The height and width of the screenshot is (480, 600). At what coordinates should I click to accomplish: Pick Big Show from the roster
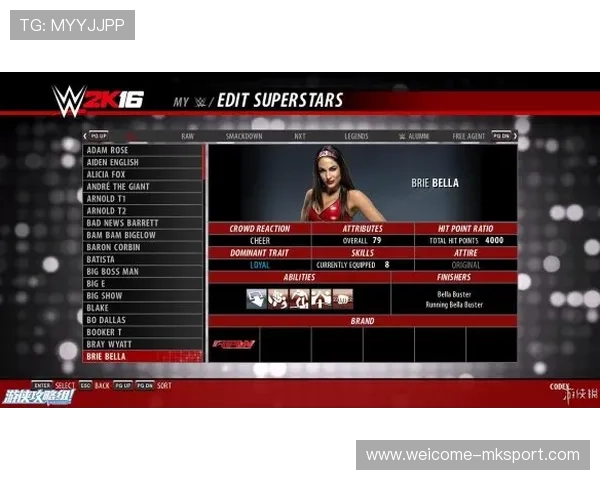[143, 296]
